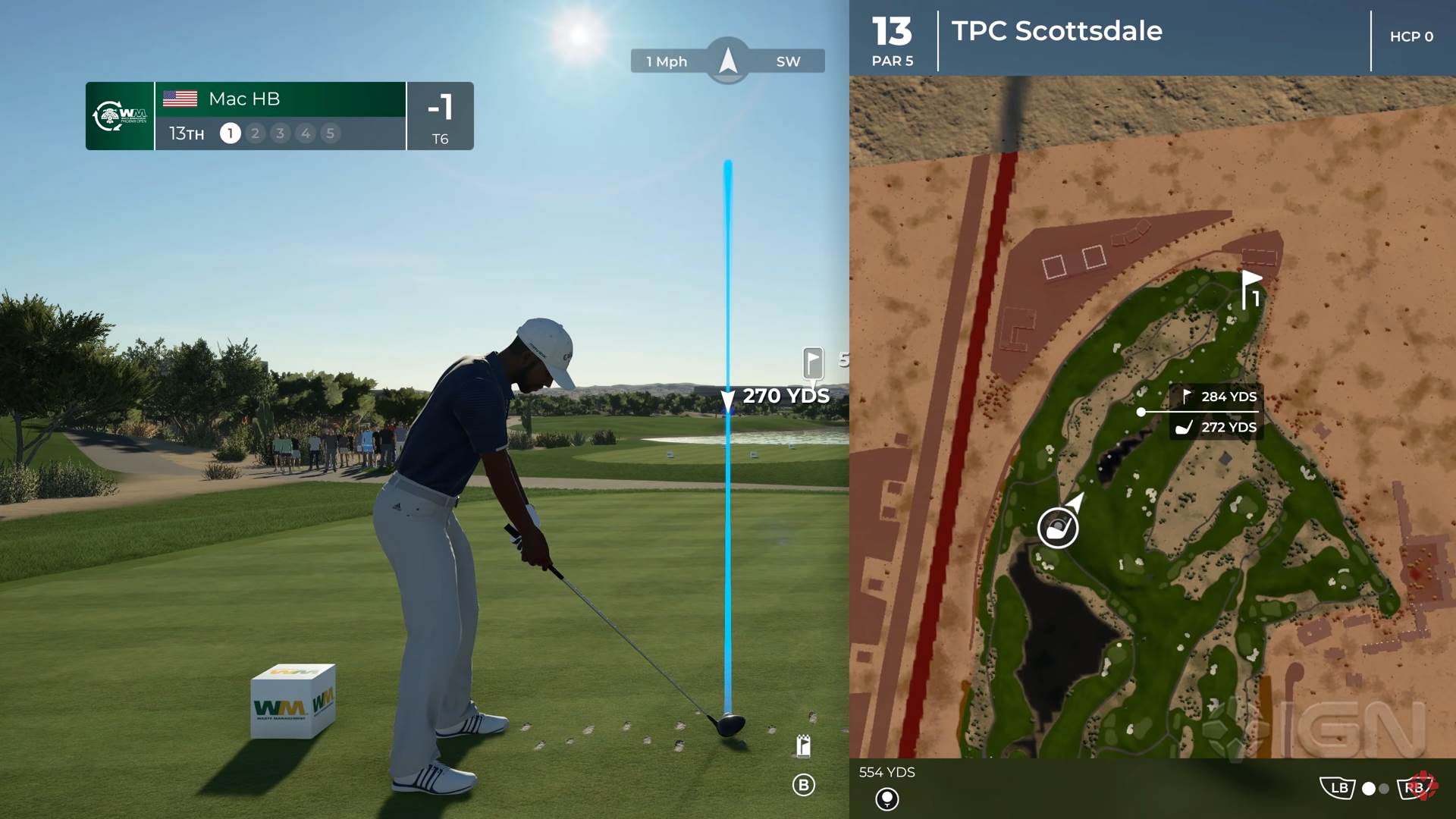Image resolution: width=1456 pixels, height=819 pixels.
Task: Select the pin flag marker on hole map
Action: pos(1250,289)
